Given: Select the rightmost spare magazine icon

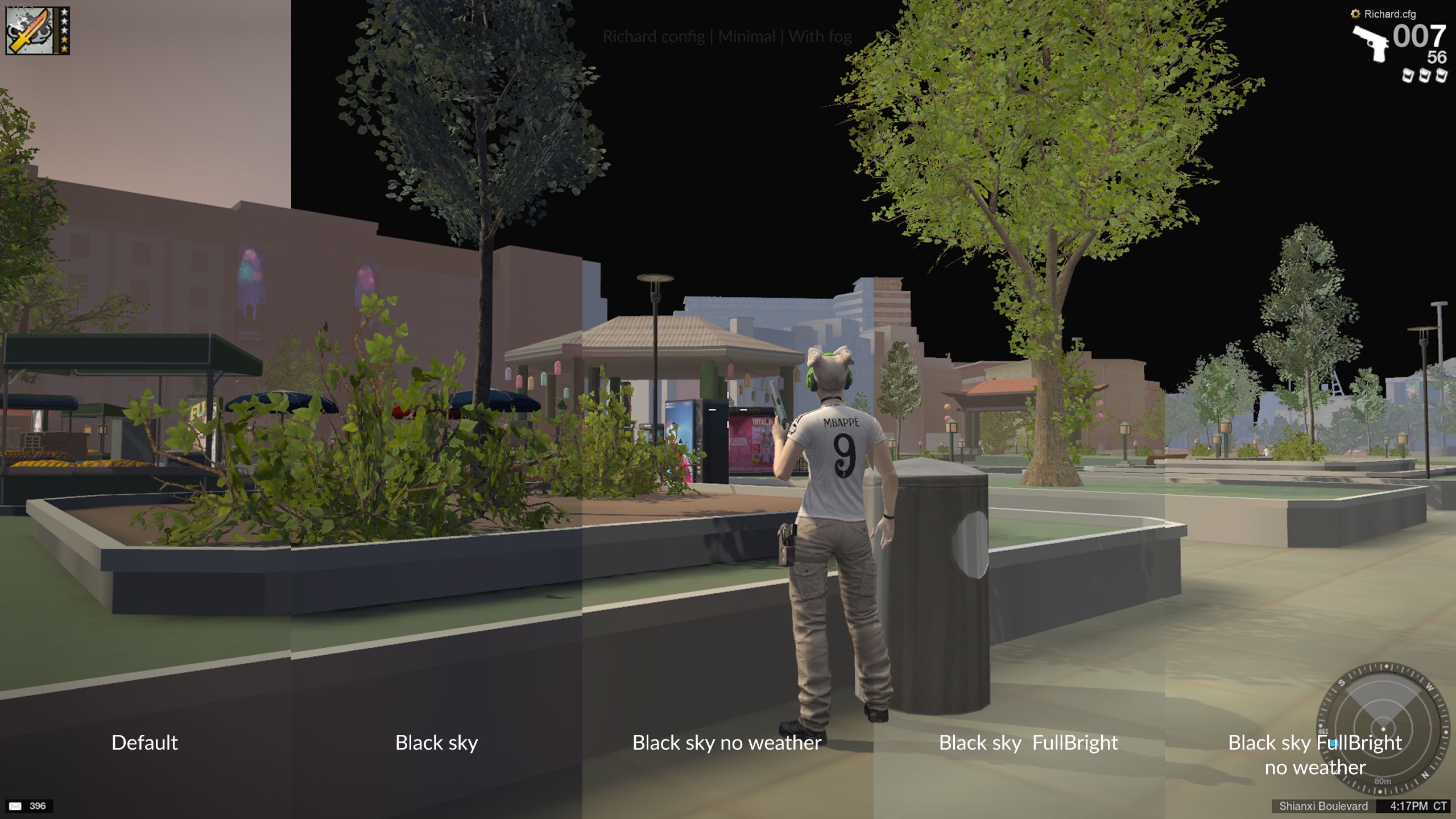Looking at the screenshot, I should [1443, 76].
